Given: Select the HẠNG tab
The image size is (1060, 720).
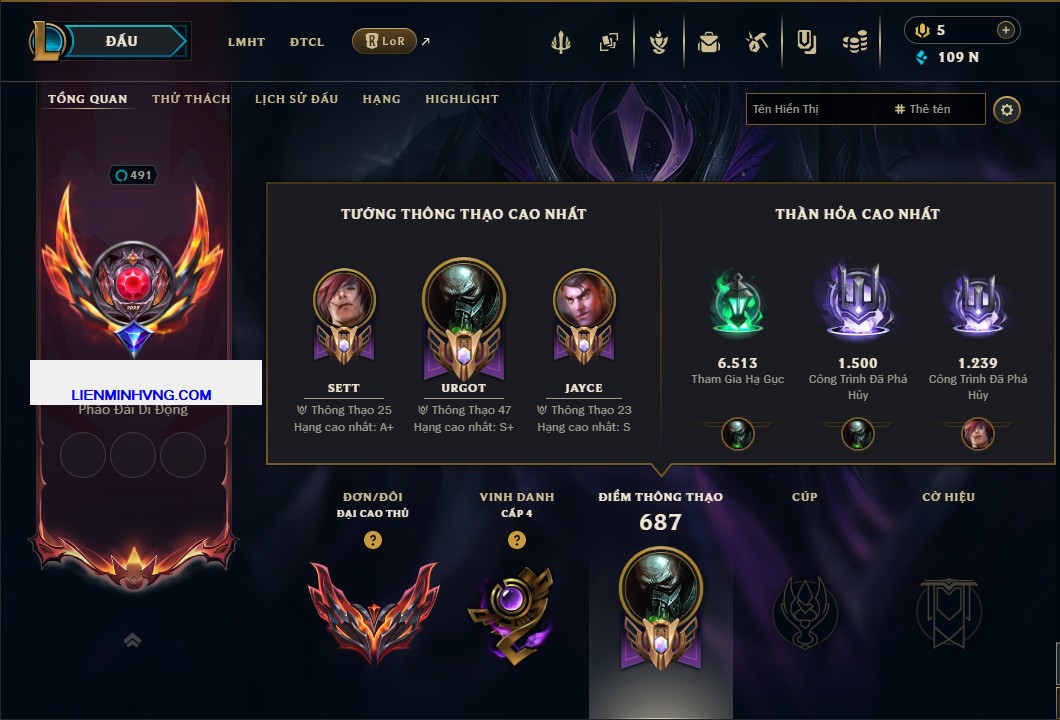Looking at the screenshot, I should [381, 99].
